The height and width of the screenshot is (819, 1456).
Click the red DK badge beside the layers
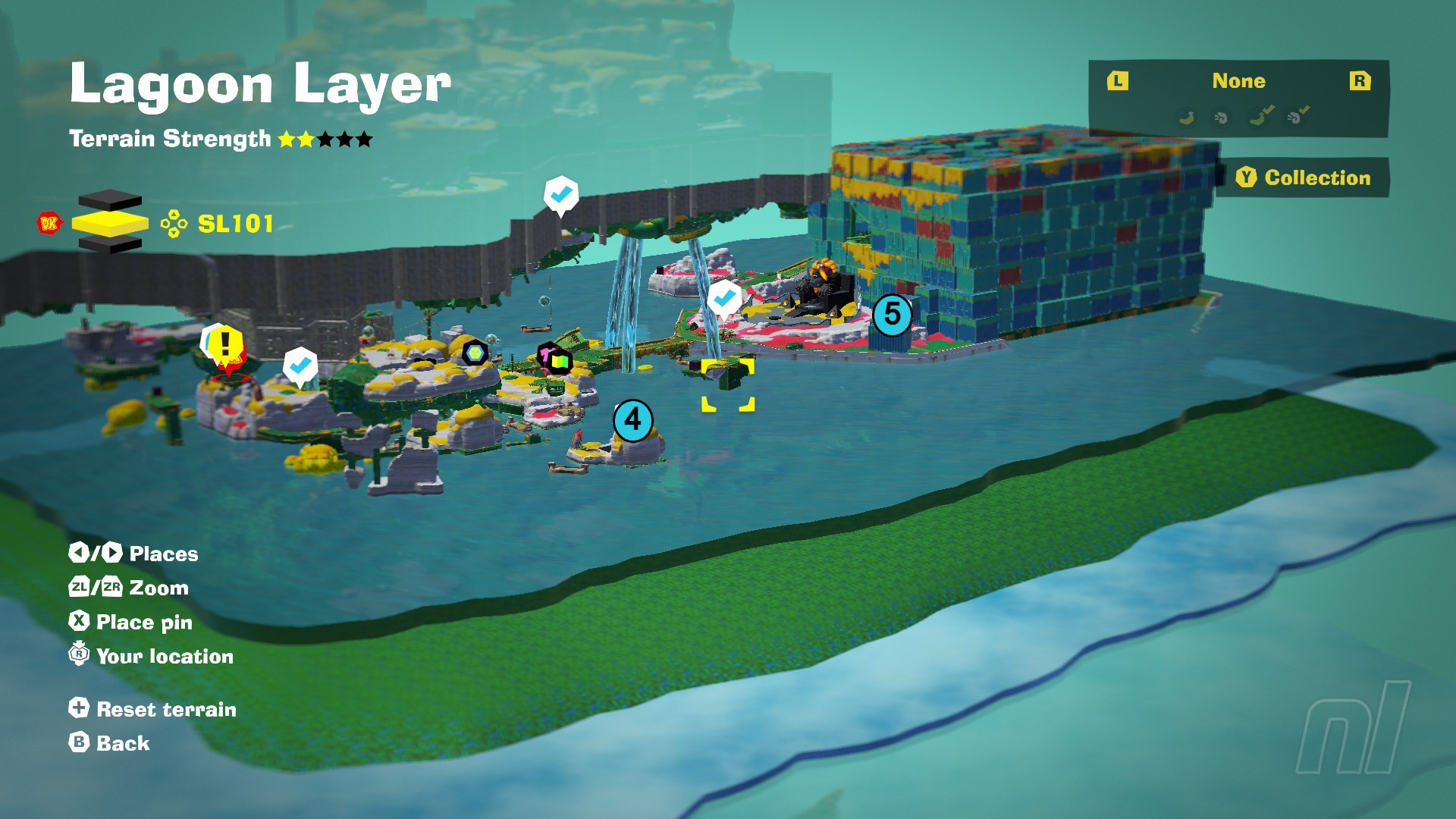[49, 223]
